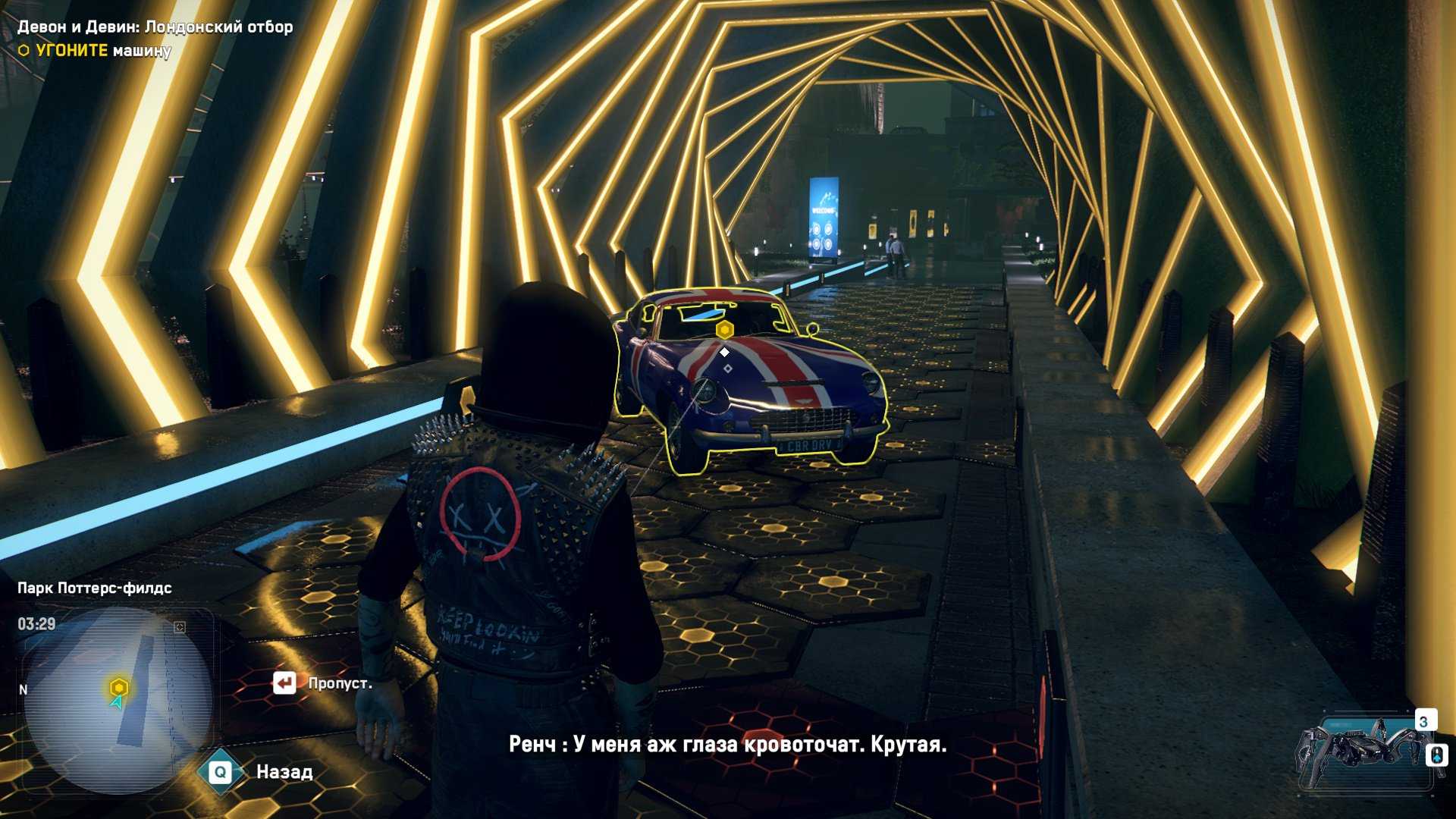Viewport: 1456px width, 819px height.
Task: Click the yellow objective marker above the car
Action: [725, 330]
